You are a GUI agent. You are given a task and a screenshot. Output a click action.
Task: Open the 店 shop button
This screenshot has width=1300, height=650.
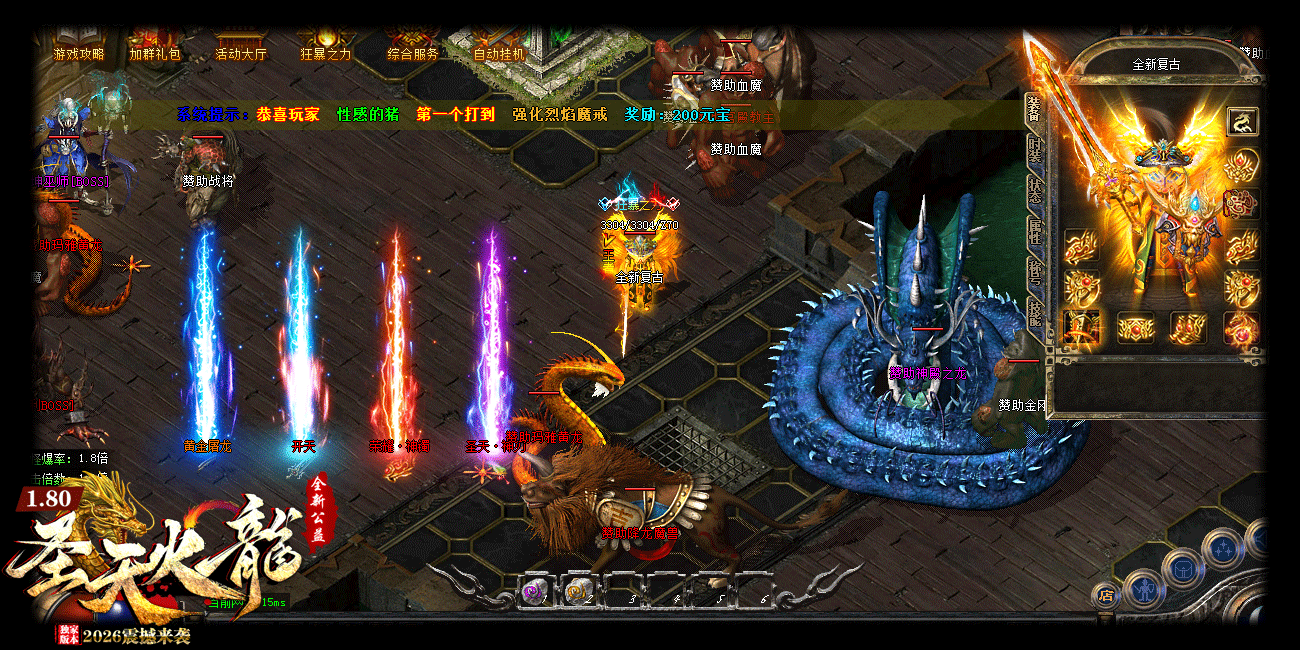click(1105, 596)
